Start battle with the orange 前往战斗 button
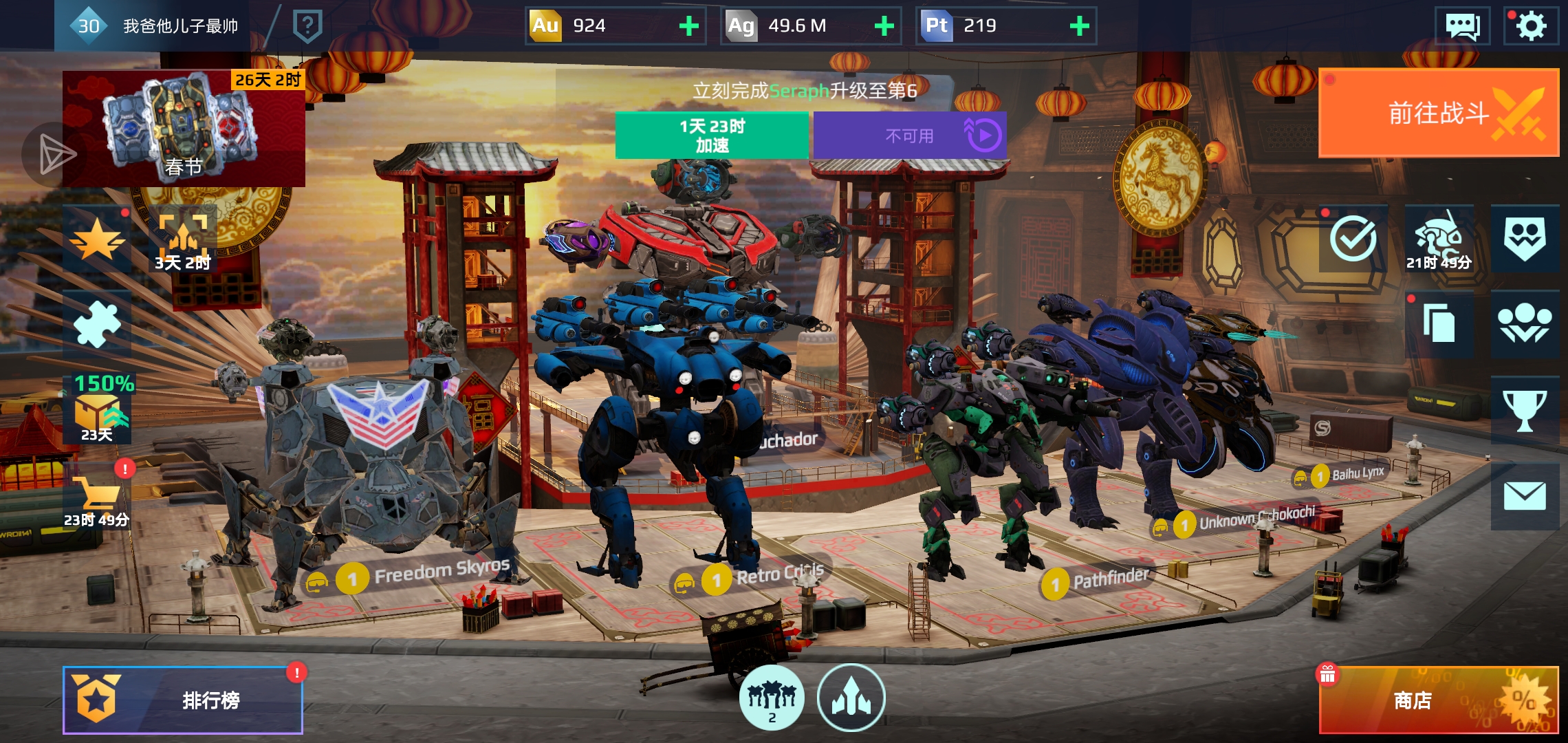Image resolution: width=1568 pixels, height=743 pixels. (1438, 113)
